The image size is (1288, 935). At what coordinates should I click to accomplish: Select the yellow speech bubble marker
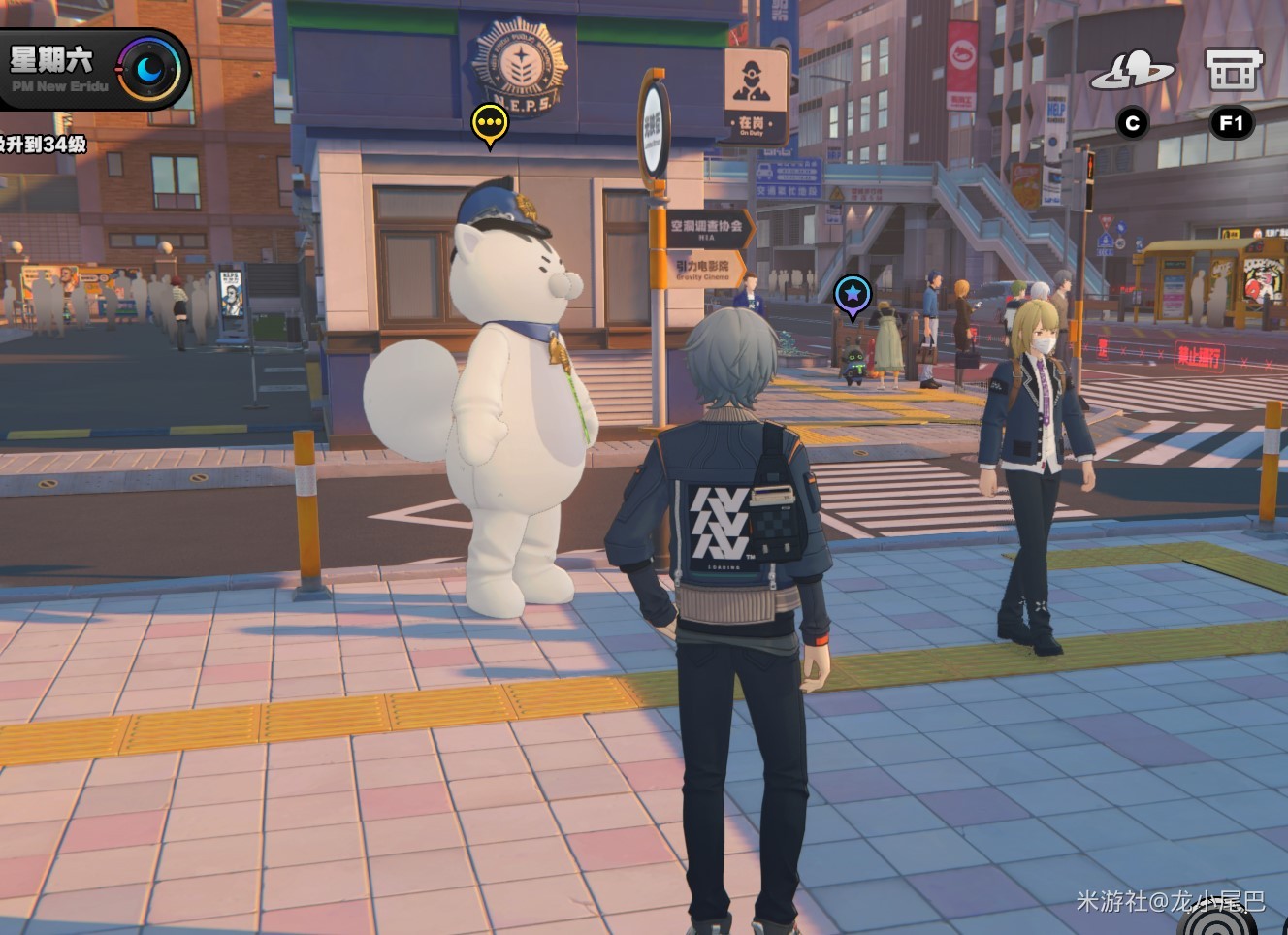point(490,124)
